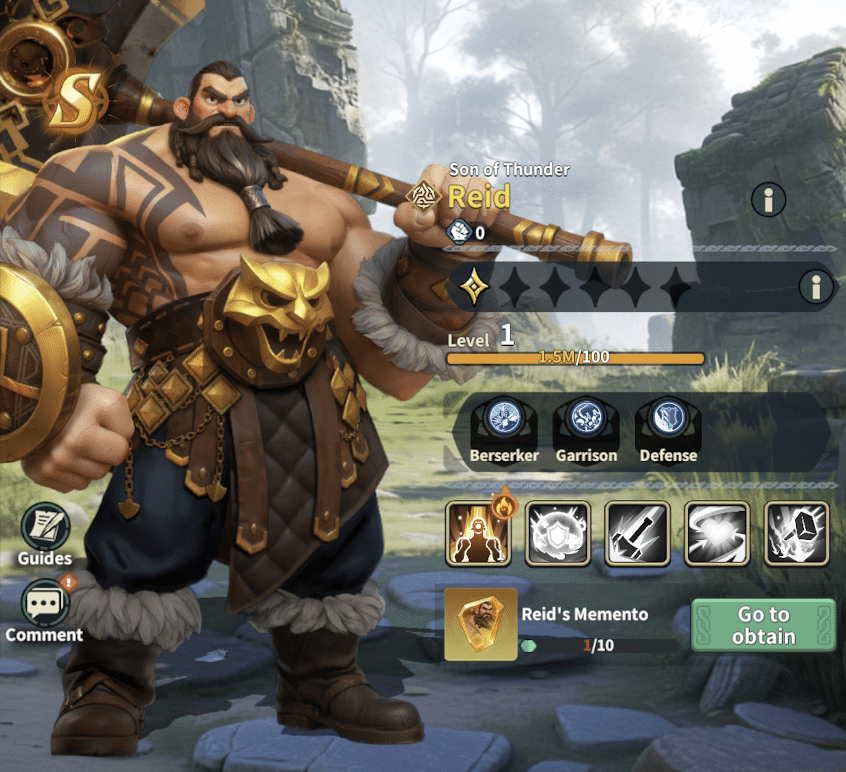
Task: Open the Comment section
Action: tap(44, 604)
